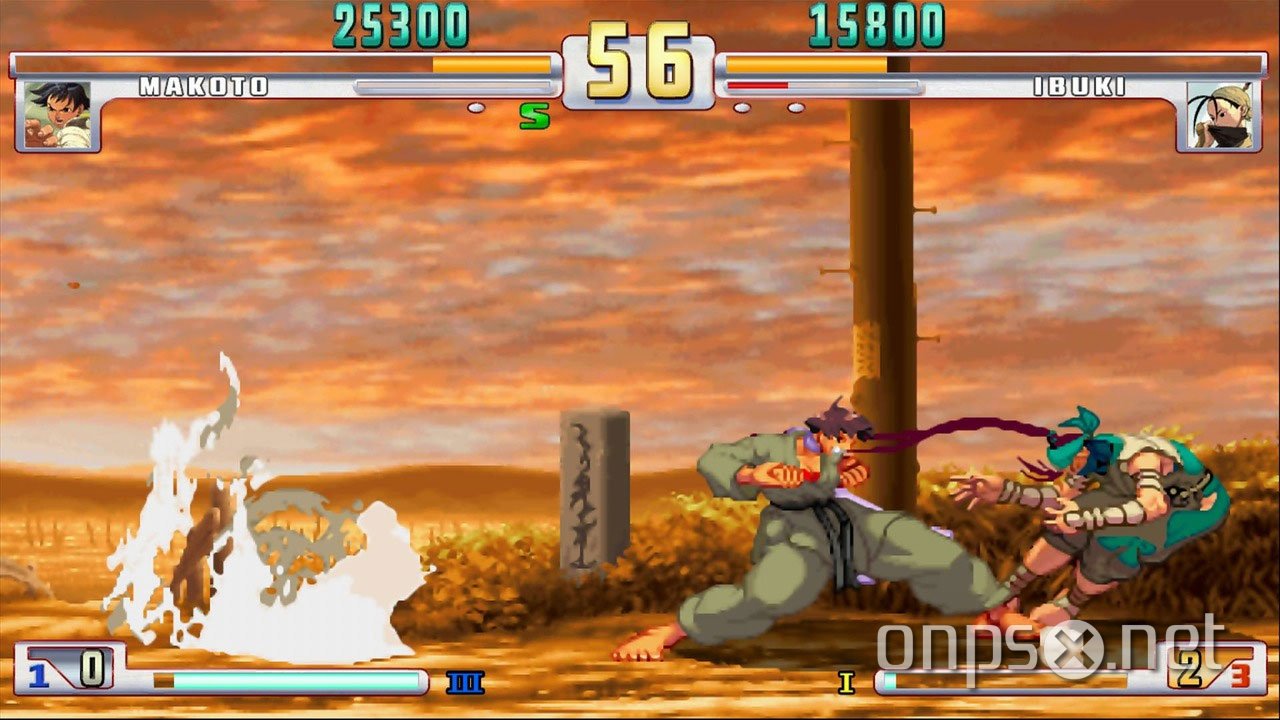The width and height of the screenshot is (1280, 720).
Task: Click Ibuki's depleted red health bar
Action: coord(760,84)
